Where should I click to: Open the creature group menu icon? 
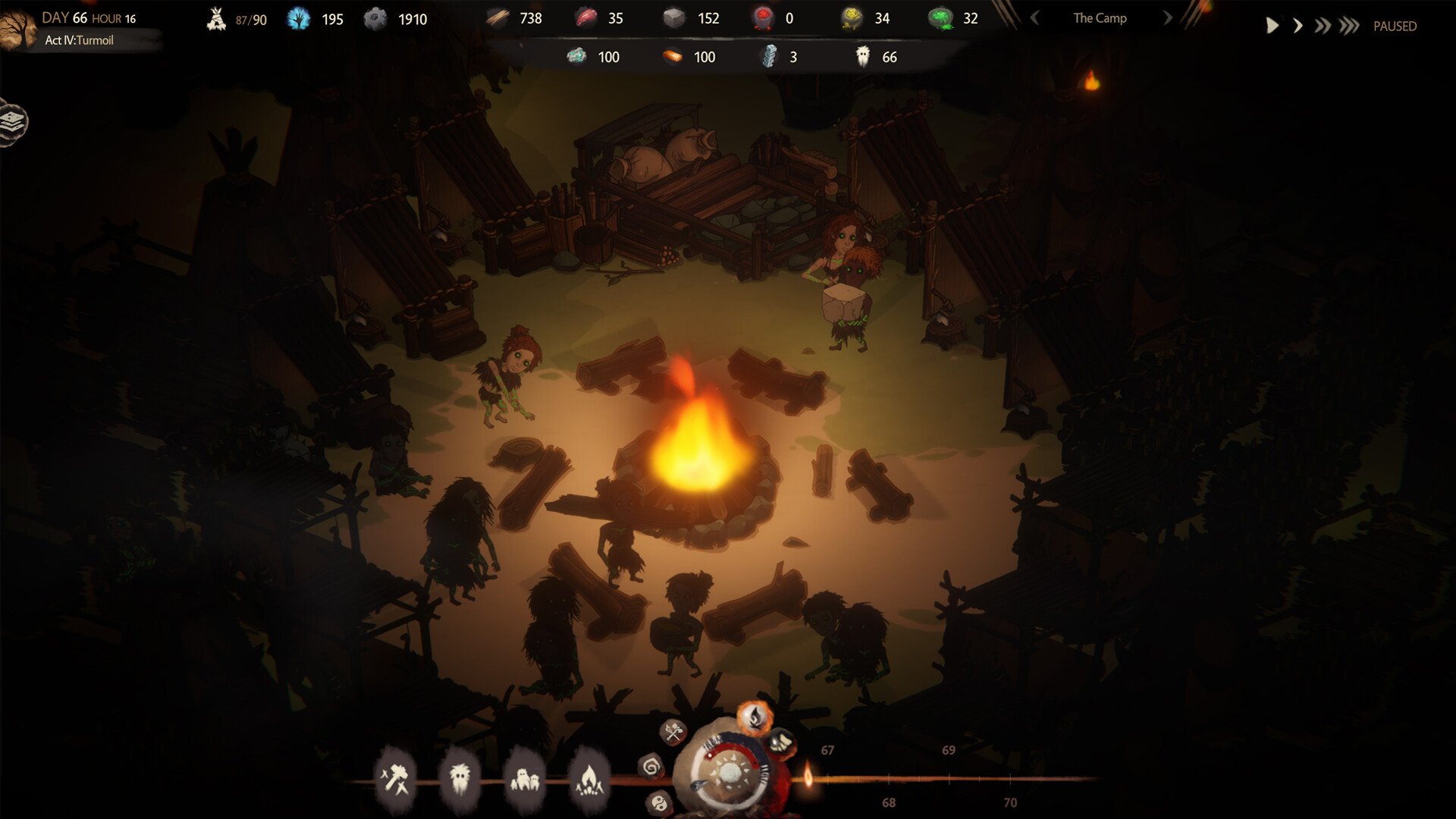pos(525,779)
